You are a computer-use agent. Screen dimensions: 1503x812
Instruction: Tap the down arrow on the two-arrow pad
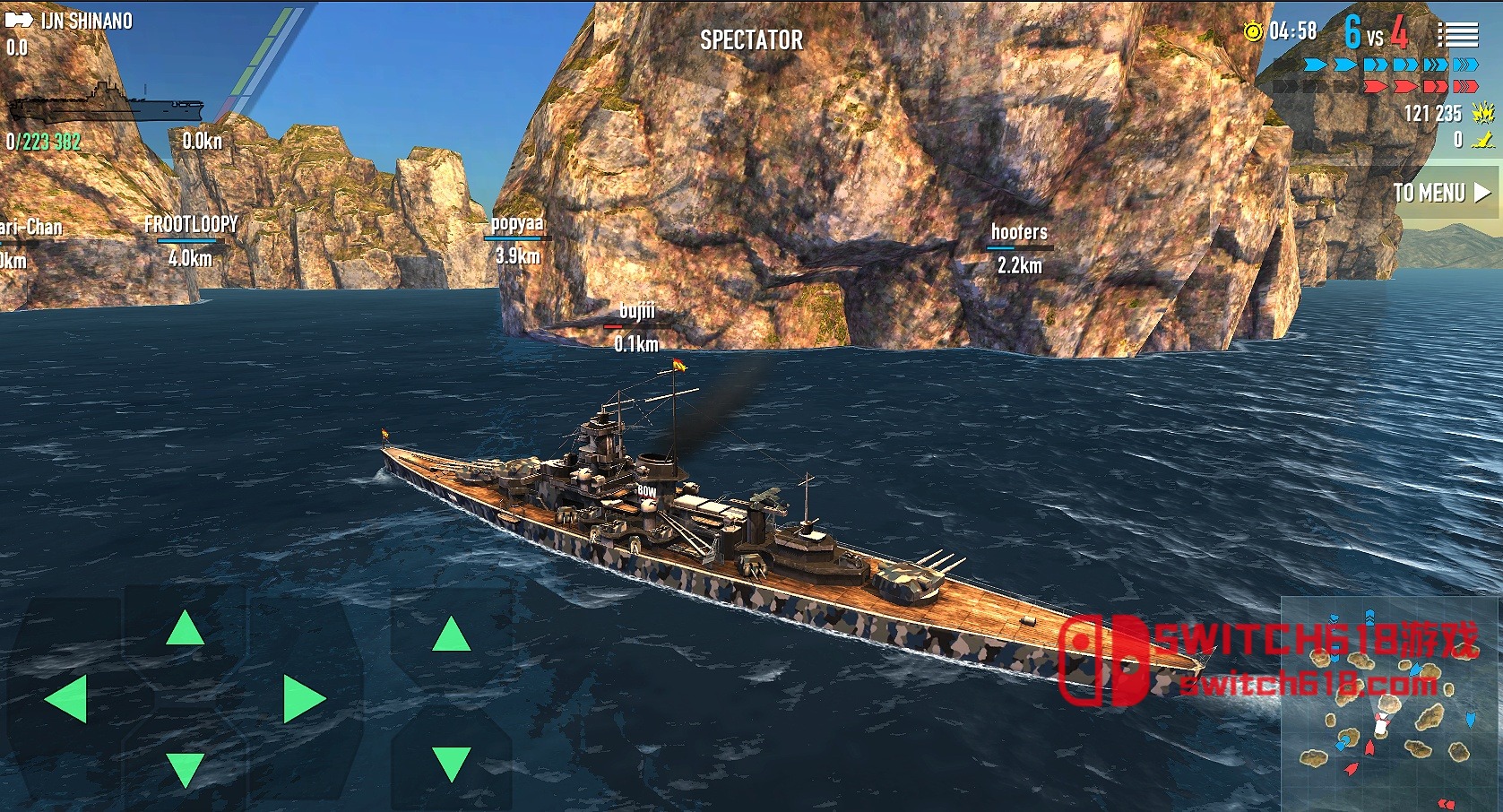[x=451, y=763]
